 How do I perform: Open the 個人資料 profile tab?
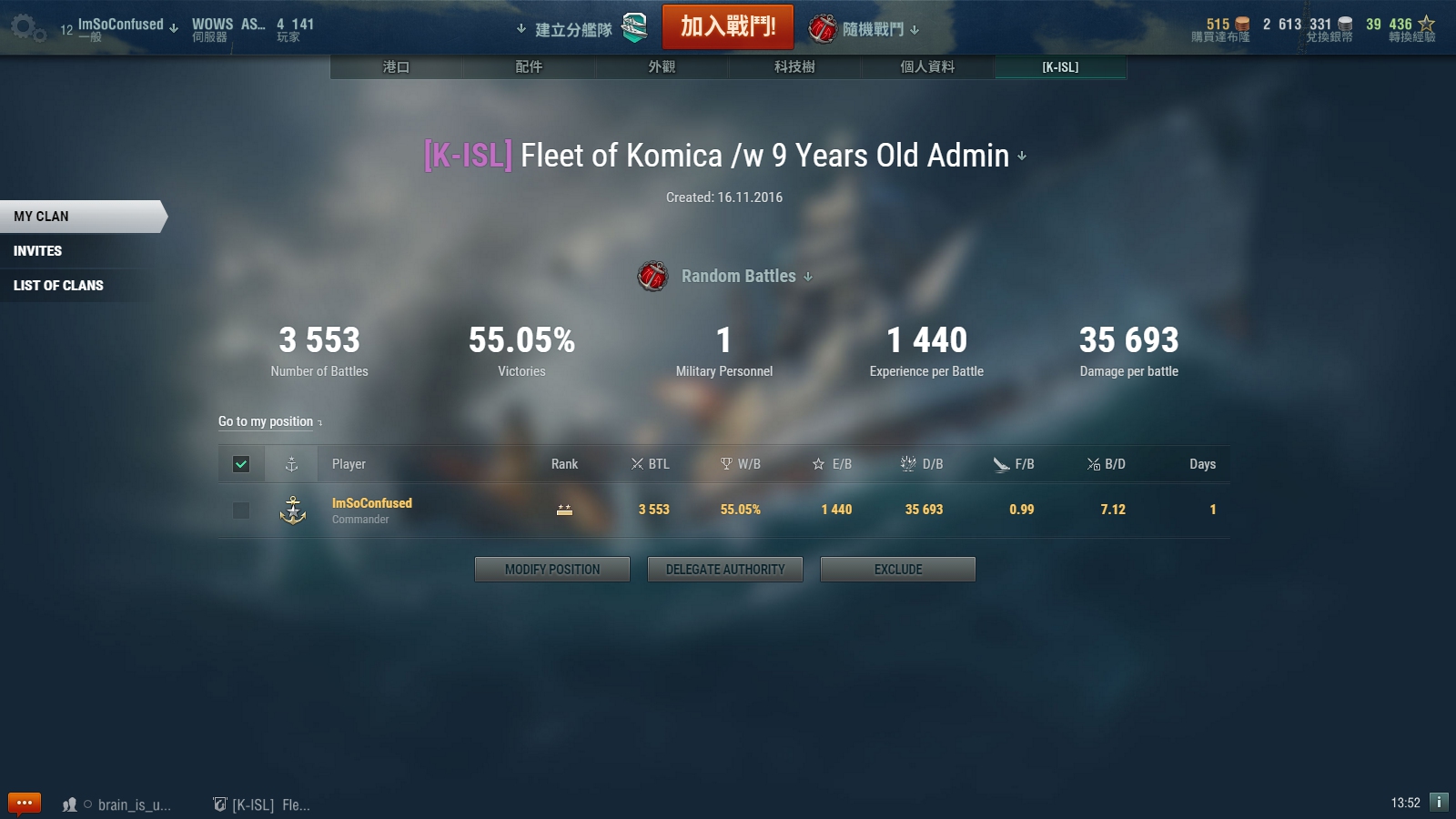pyautogui.click(x=927, y=67)
